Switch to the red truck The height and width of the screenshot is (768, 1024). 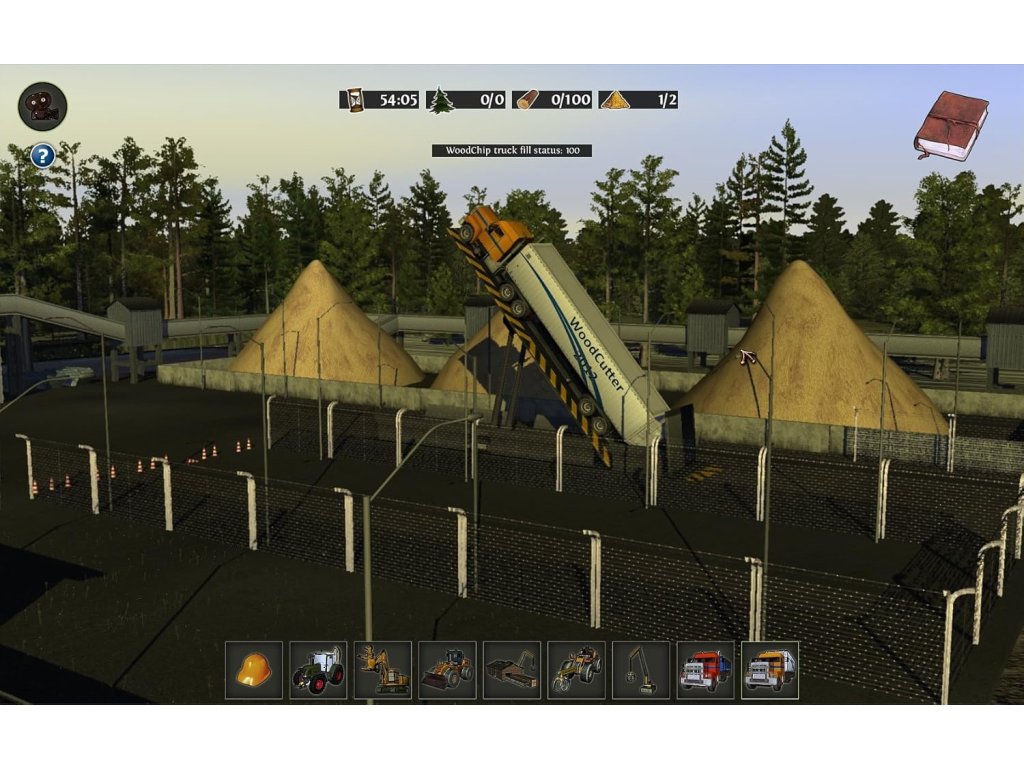coord(705,670)
